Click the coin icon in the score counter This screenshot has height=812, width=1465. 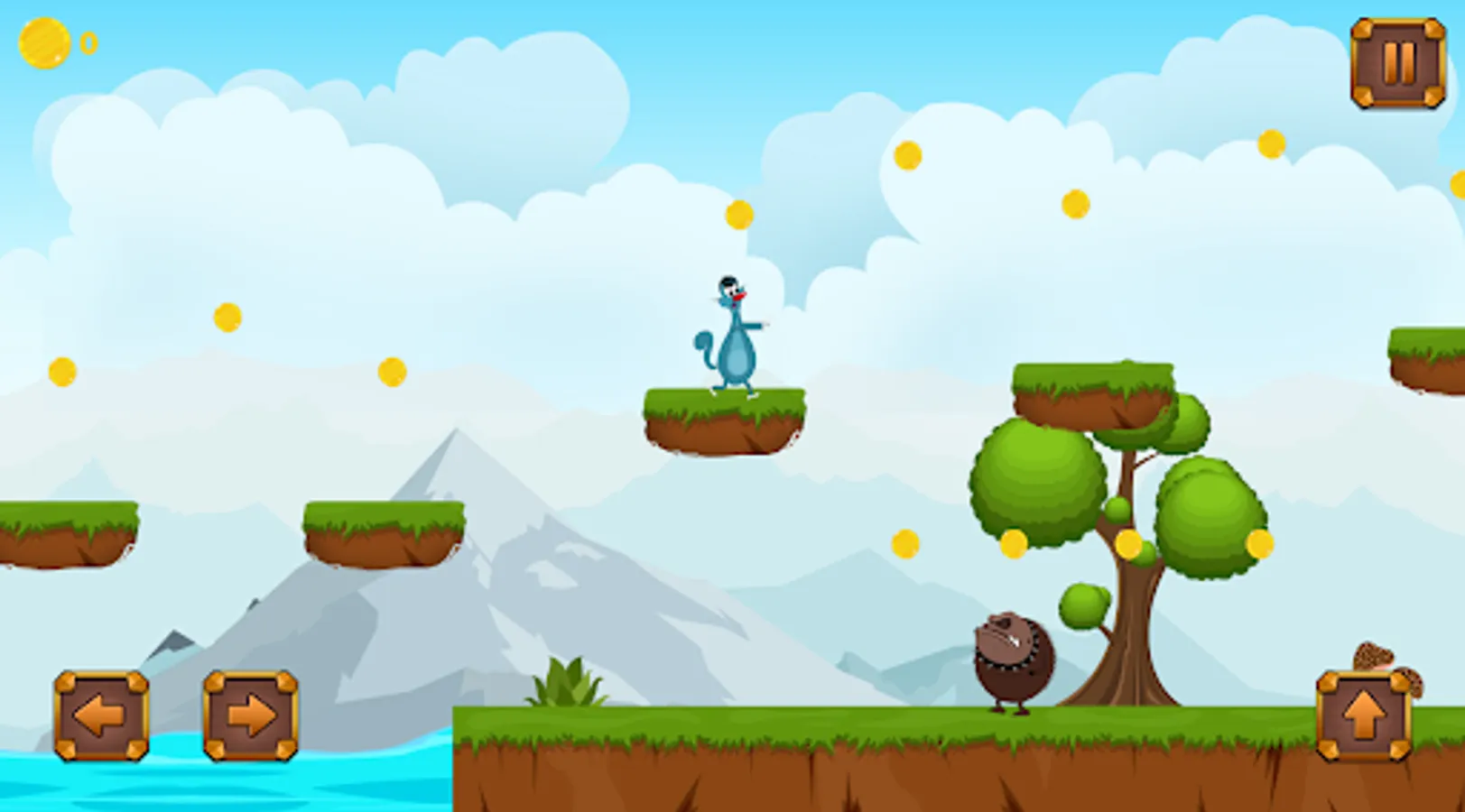click(43, 40)
